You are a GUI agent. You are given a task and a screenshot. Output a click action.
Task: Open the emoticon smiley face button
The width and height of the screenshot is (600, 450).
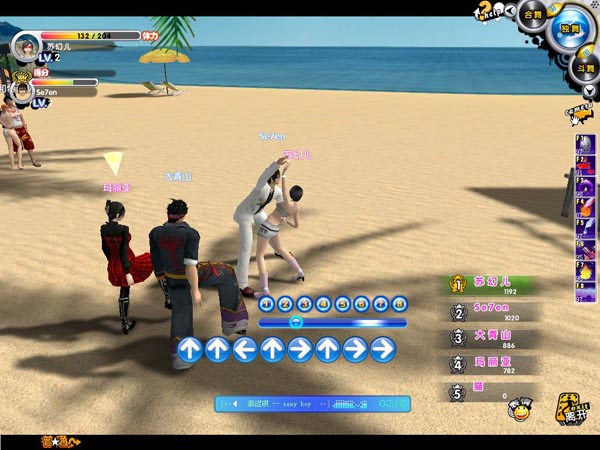point(519,407)
